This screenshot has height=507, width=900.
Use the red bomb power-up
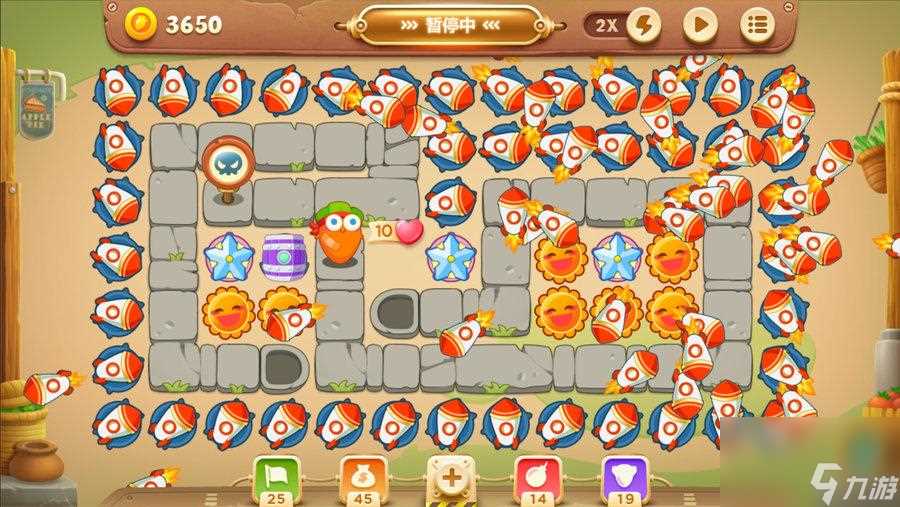[537, 478]
